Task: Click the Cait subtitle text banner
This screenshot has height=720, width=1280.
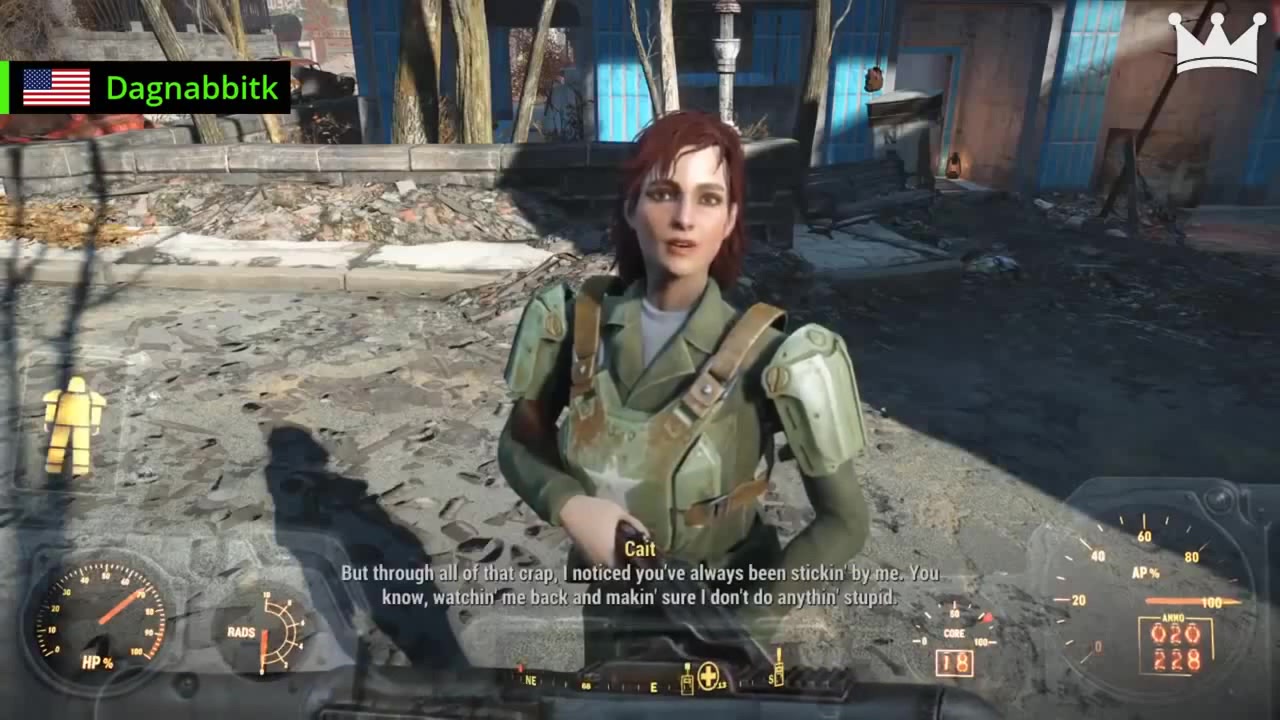Action: point(640,585)
